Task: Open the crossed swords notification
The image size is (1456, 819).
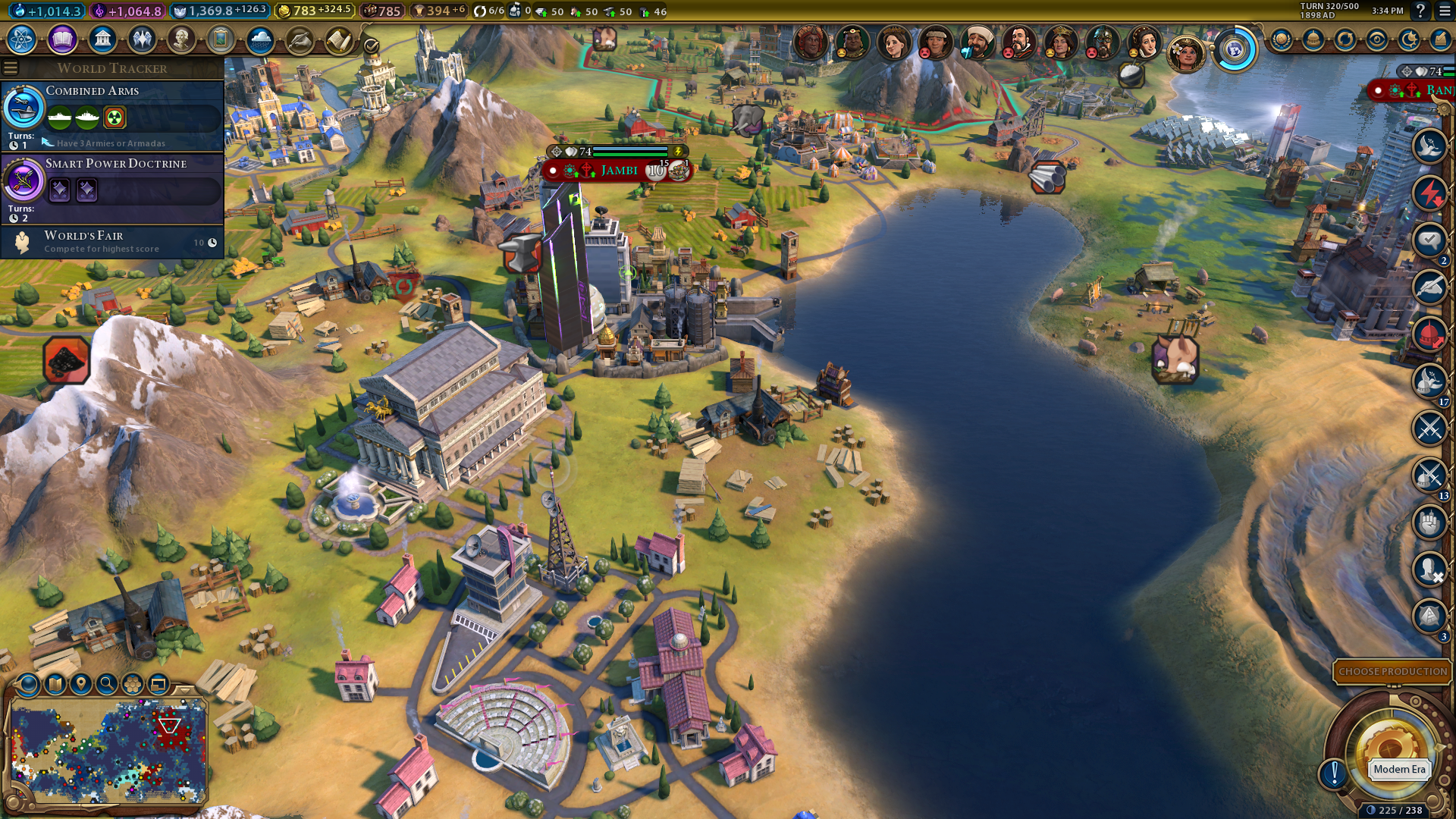Action: coord(1429,428)
